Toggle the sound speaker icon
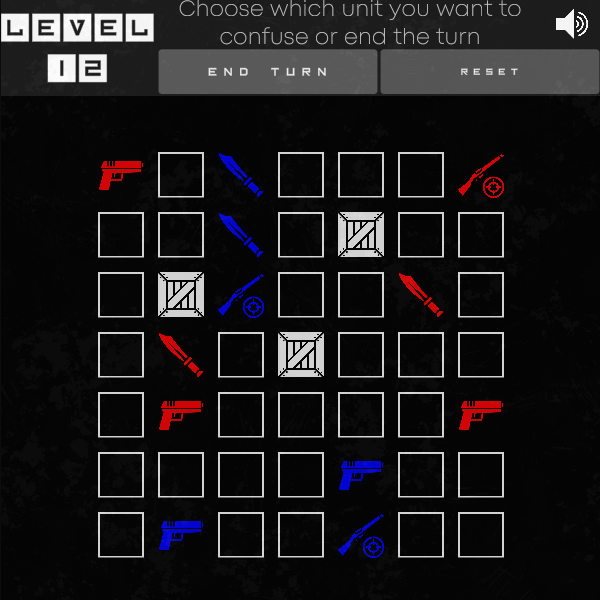Screen dimensions: 600x600 [x=571, y=24]
